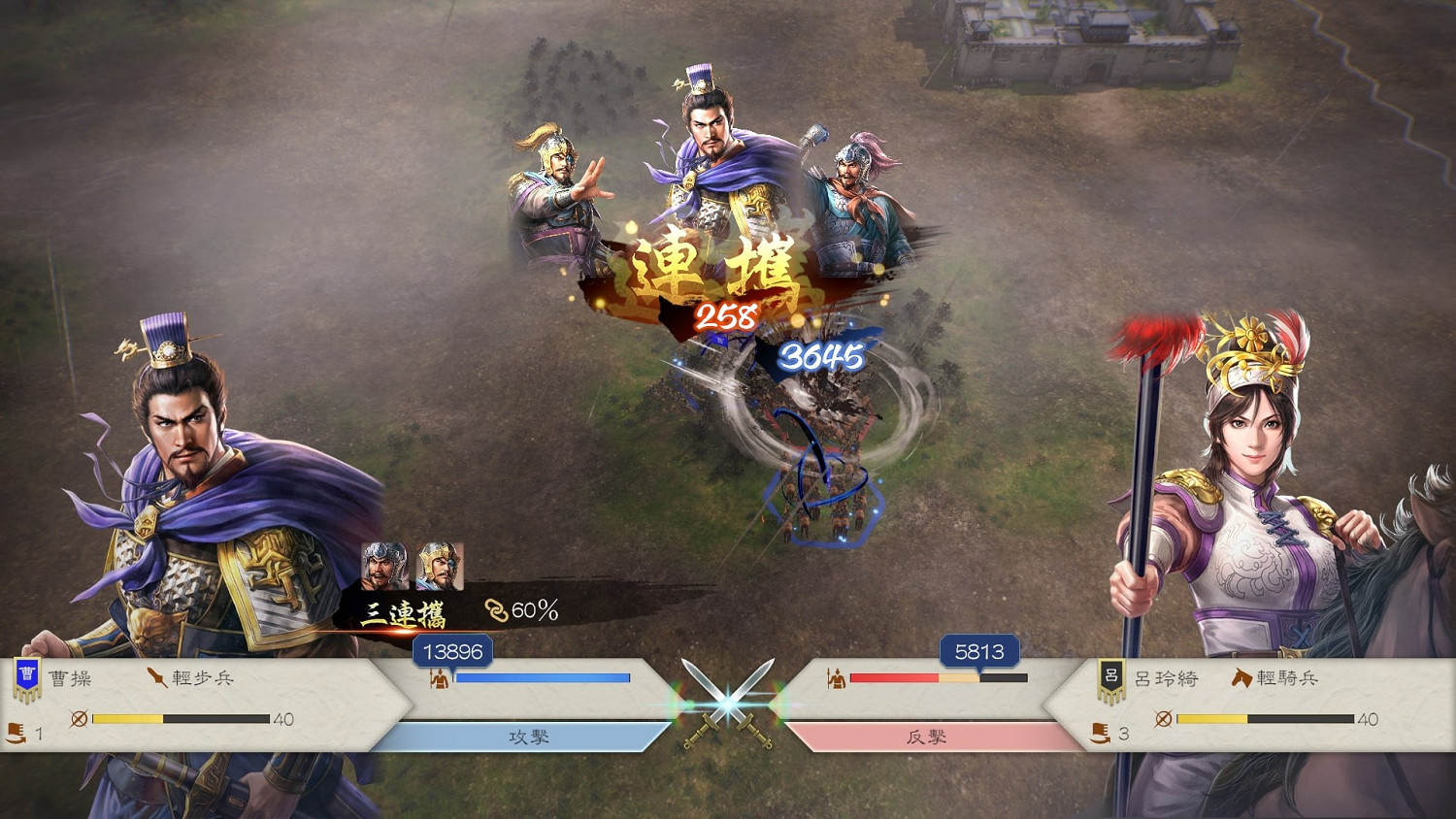Click the crossed swords emblem between both panels

coord(727,699)
